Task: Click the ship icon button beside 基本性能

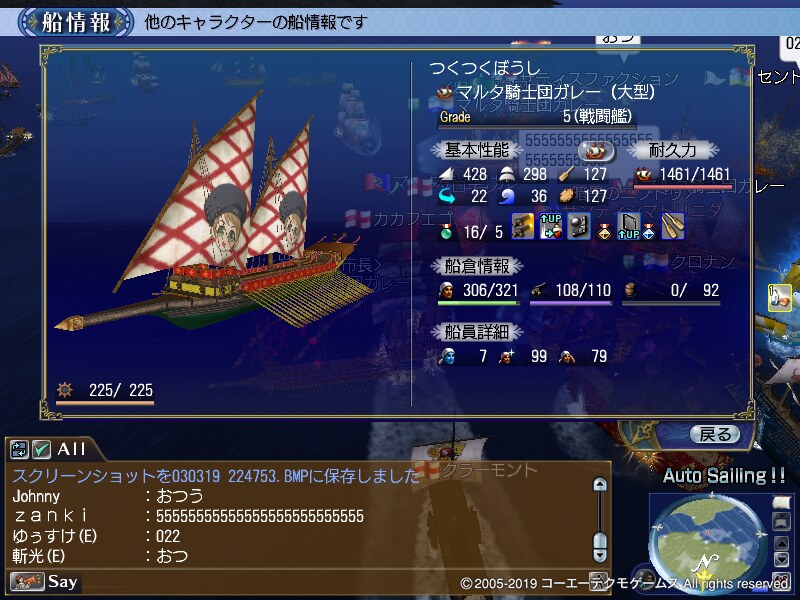Action: tap(596, 150)
